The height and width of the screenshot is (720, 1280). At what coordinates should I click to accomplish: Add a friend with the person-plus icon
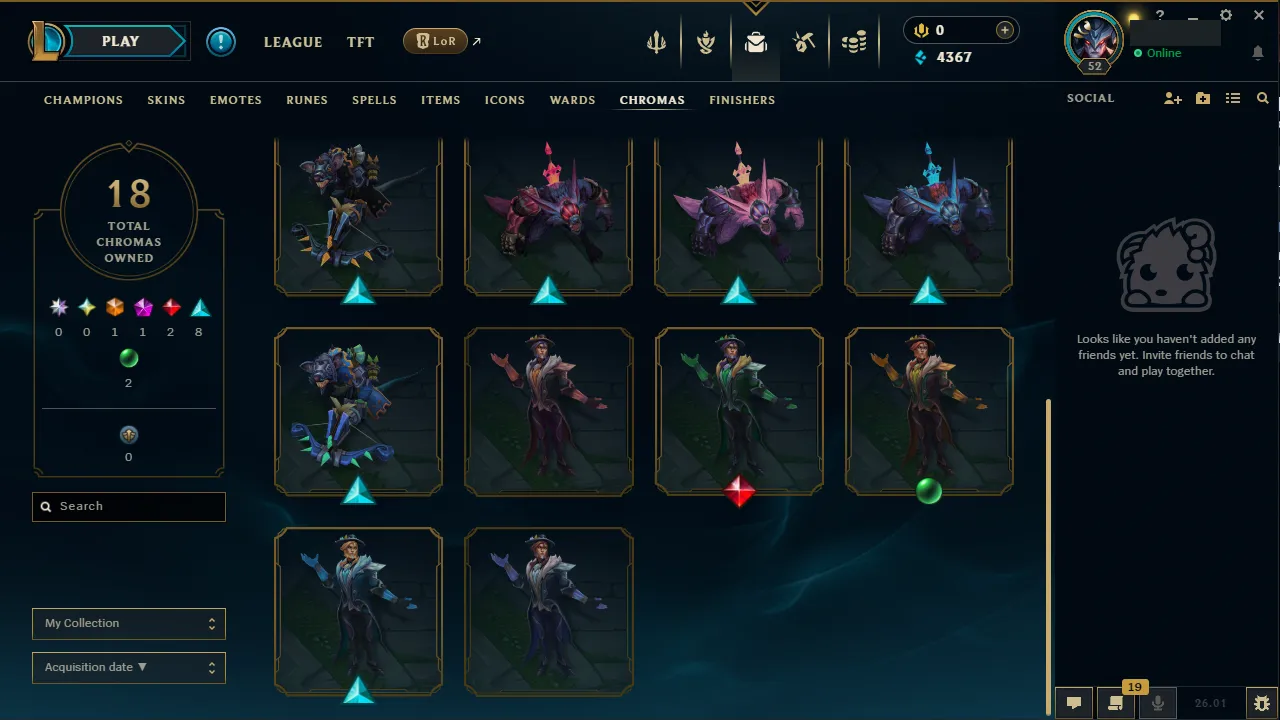pyautogui.click(x=1172, y=98)
